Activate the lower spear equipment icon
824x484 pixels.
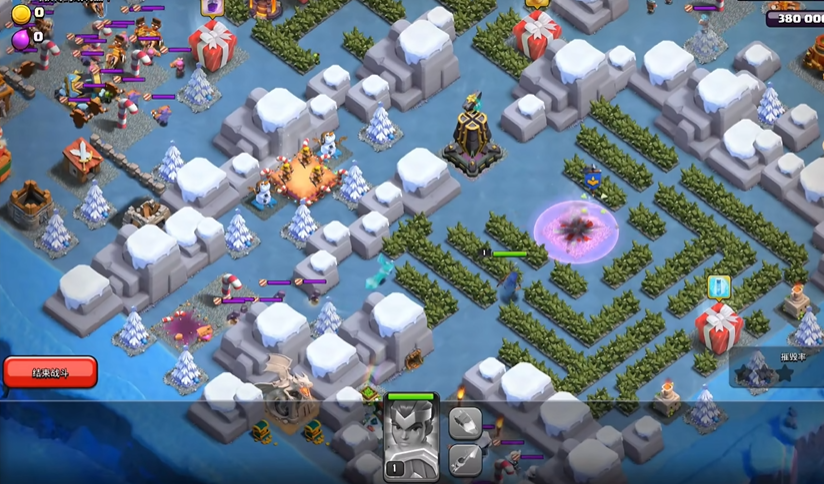[465, 458]
